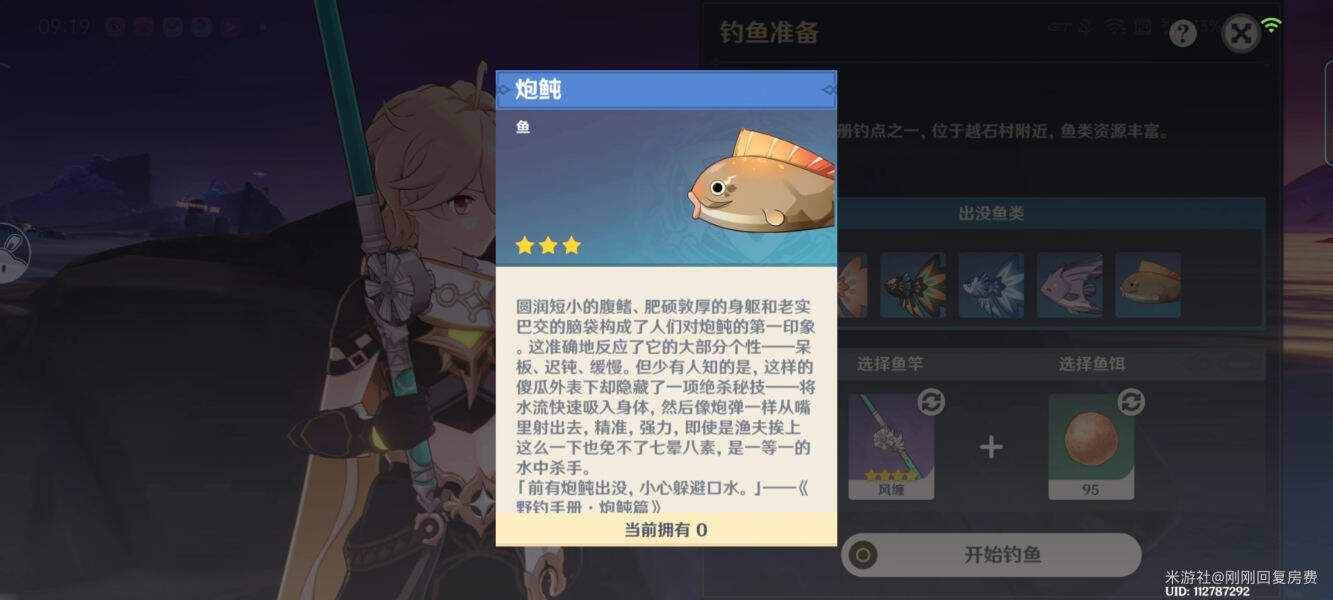Close the fishing preparation panel
Viewport: 1333px width, 600px height.
coord(1241,34)
